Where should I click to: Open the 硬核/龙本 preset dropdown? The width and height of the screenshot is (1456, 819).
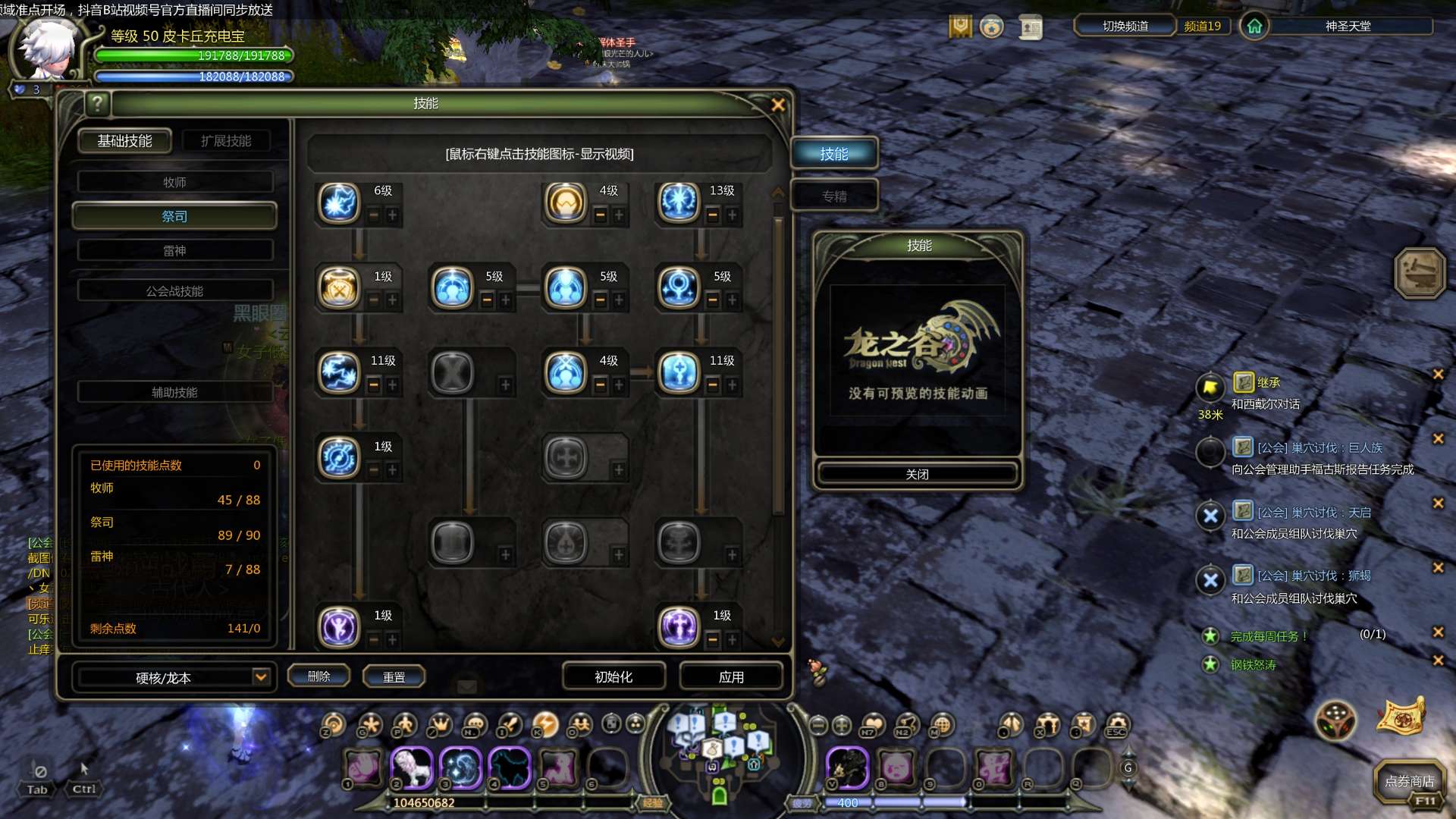pyautogui.click(x=260, y=676)
